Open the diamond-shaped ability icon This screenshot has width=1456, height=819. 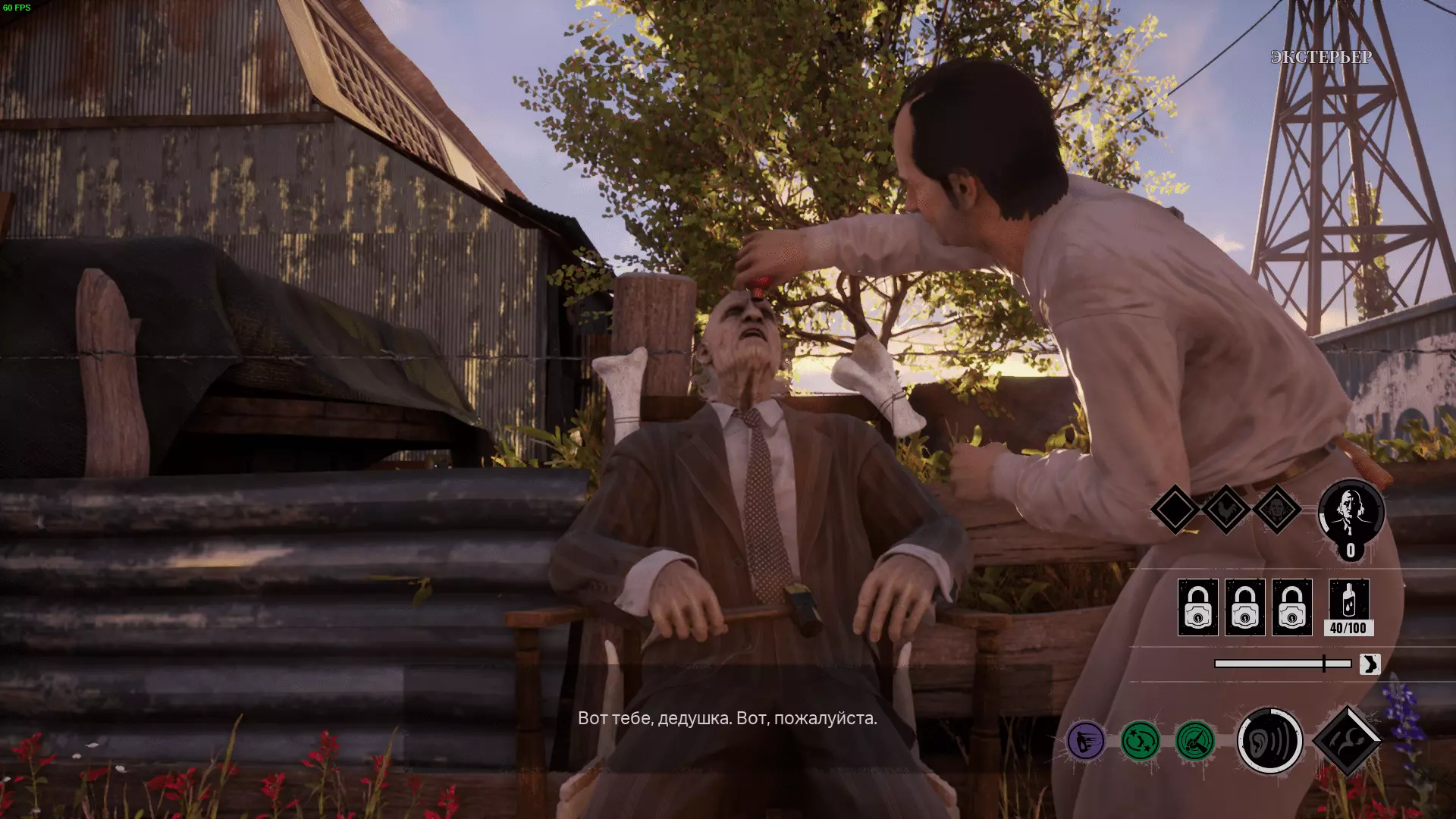click(1347, 741)
